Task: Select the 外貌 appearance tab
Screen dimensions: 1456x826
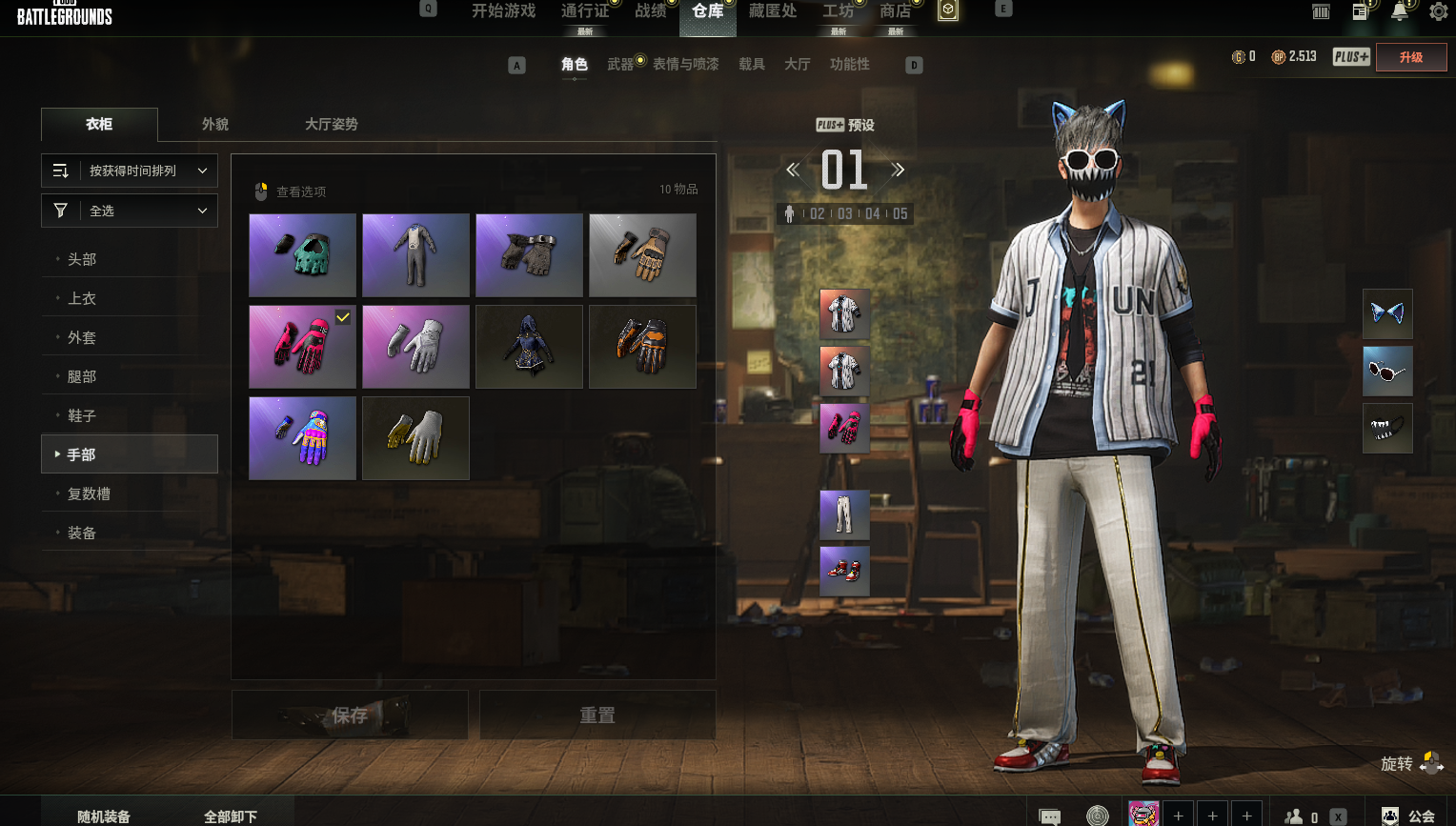Action: click(x=215, y=124)
